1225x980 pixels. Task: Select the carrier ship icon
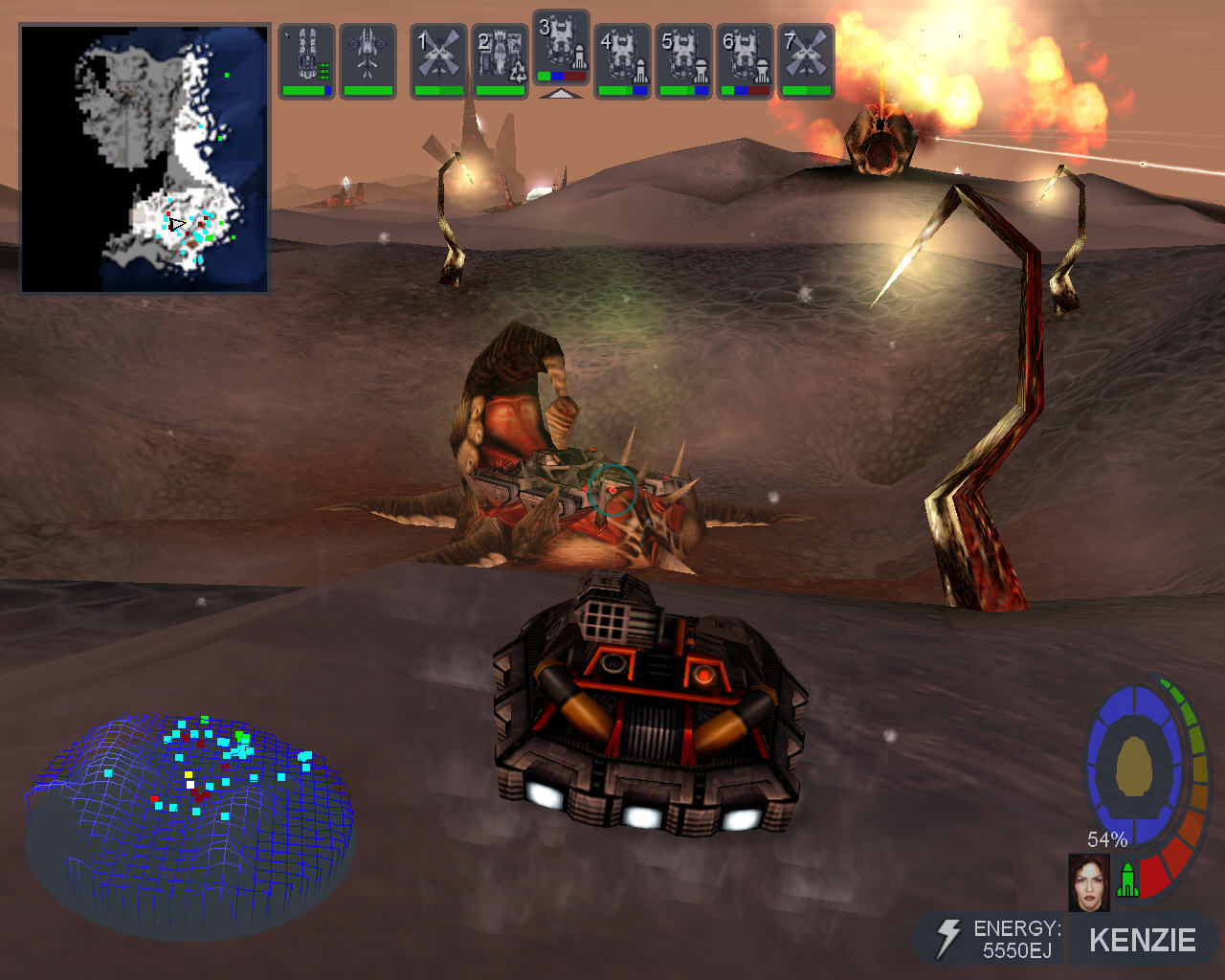[306, 60]
